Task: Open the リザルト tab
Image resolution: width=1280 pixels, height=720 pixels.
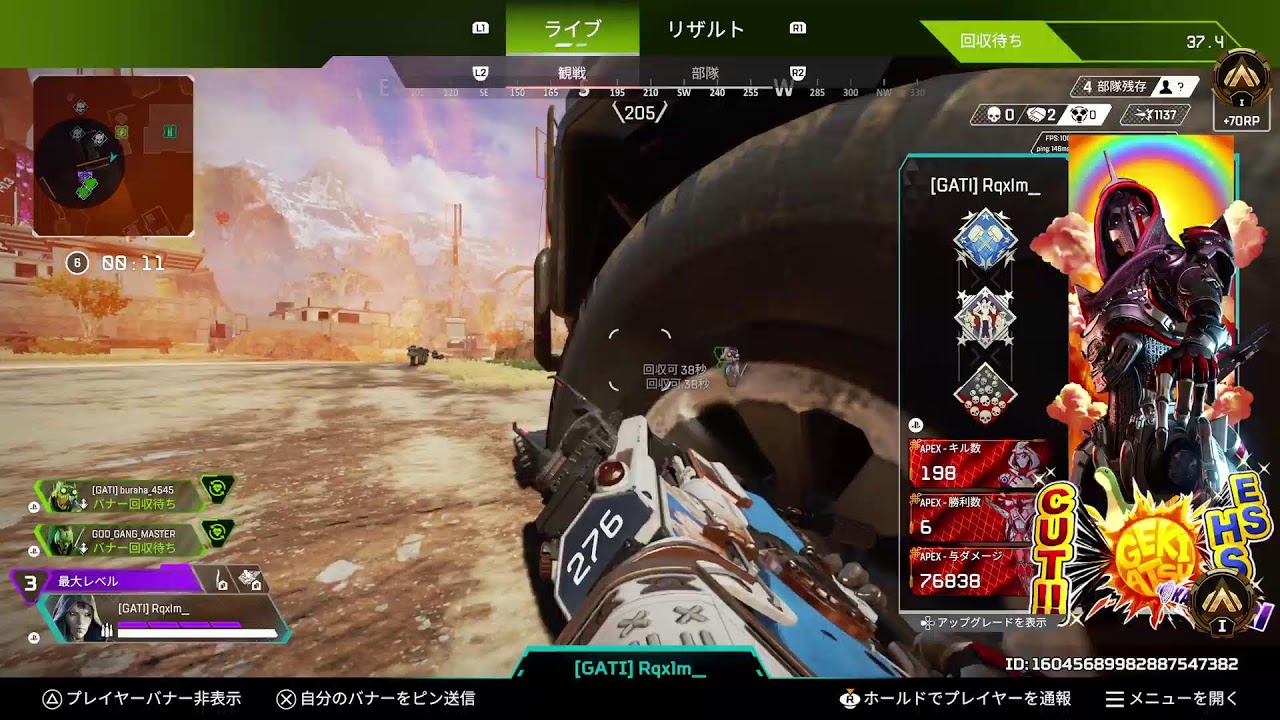Action: point(705,29)
